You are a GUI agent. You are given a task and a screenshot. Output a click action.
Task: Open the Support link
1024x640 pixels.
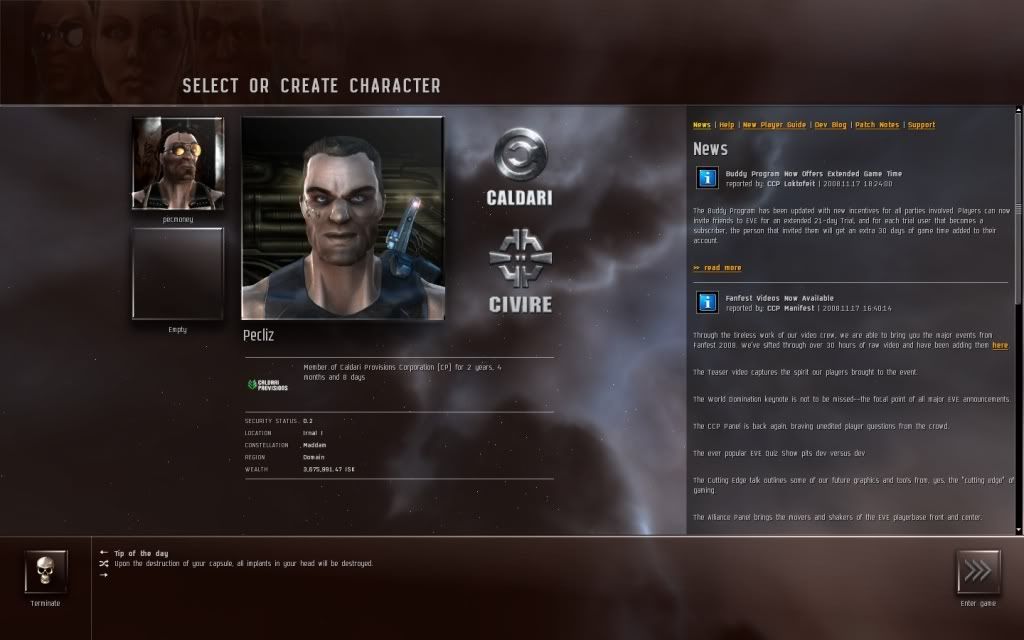tap(921, 125)
